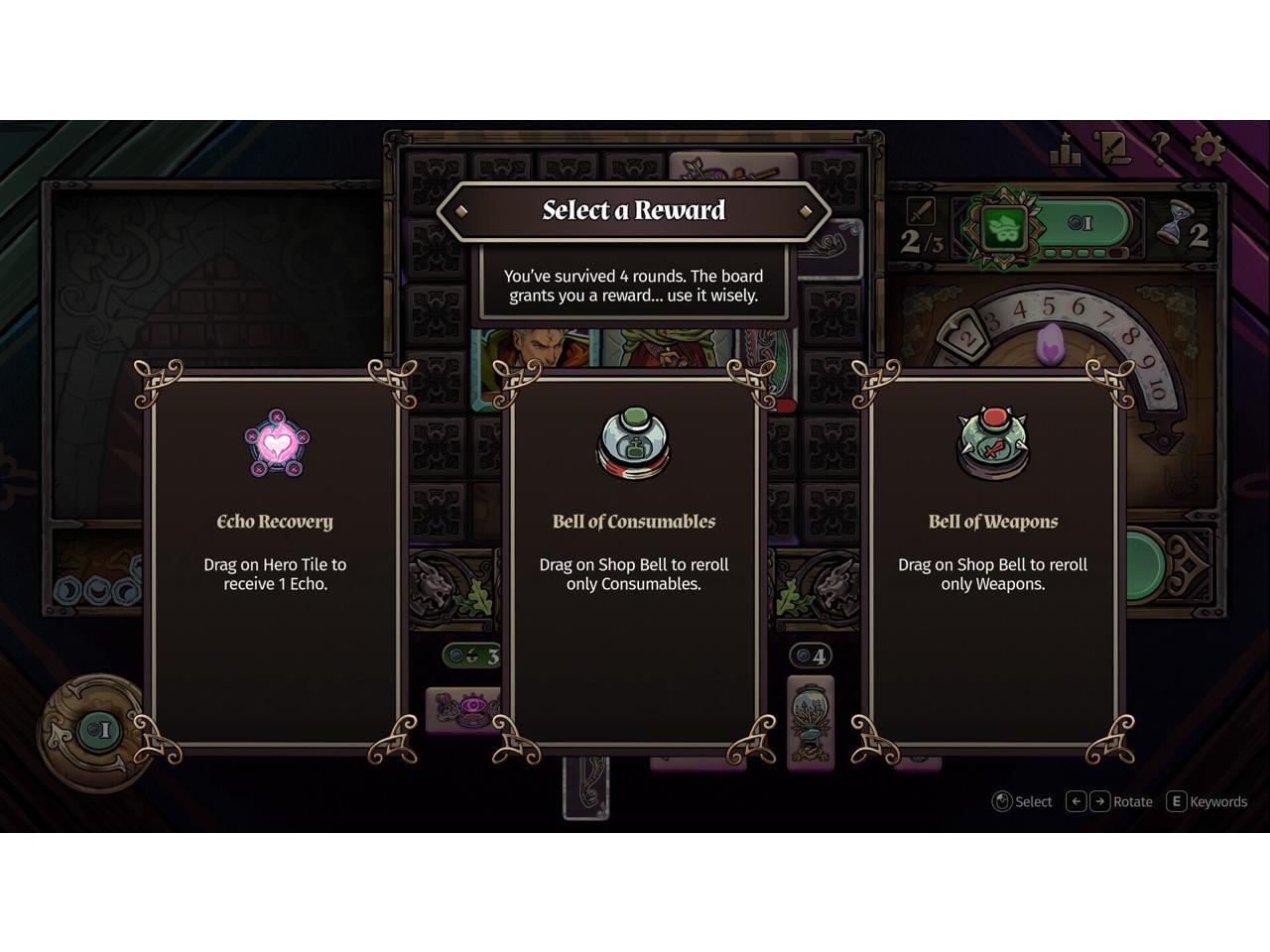The width and height of the screenshot is (1270, 952).
Task: Show the leaderboard podium screen
Action: pos(1066,151)
